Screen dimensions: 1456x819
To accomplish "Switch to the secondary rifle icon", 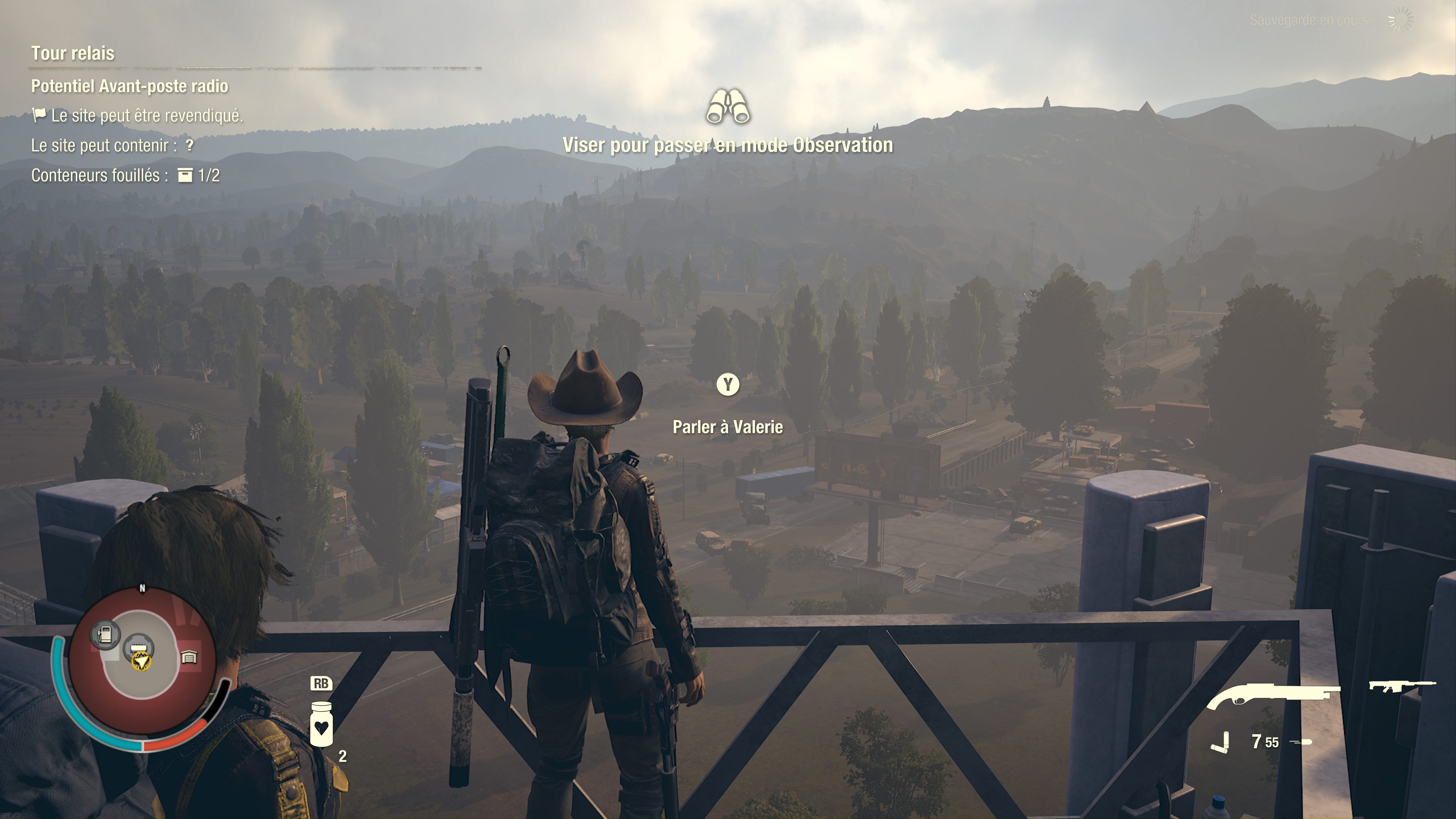I will (1401, 686).
